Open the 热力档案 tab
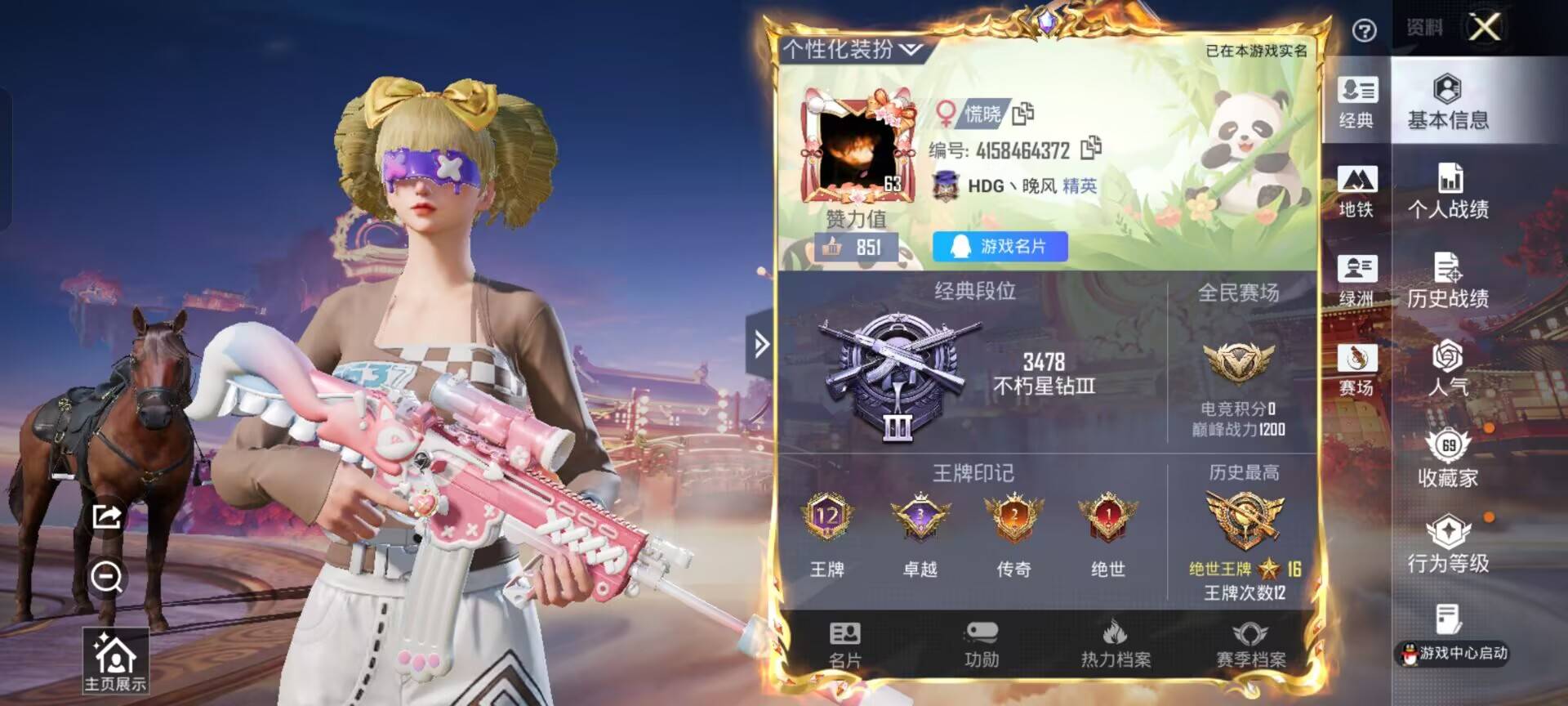This screenshot has height=706, width=1568. (1116, 645)
